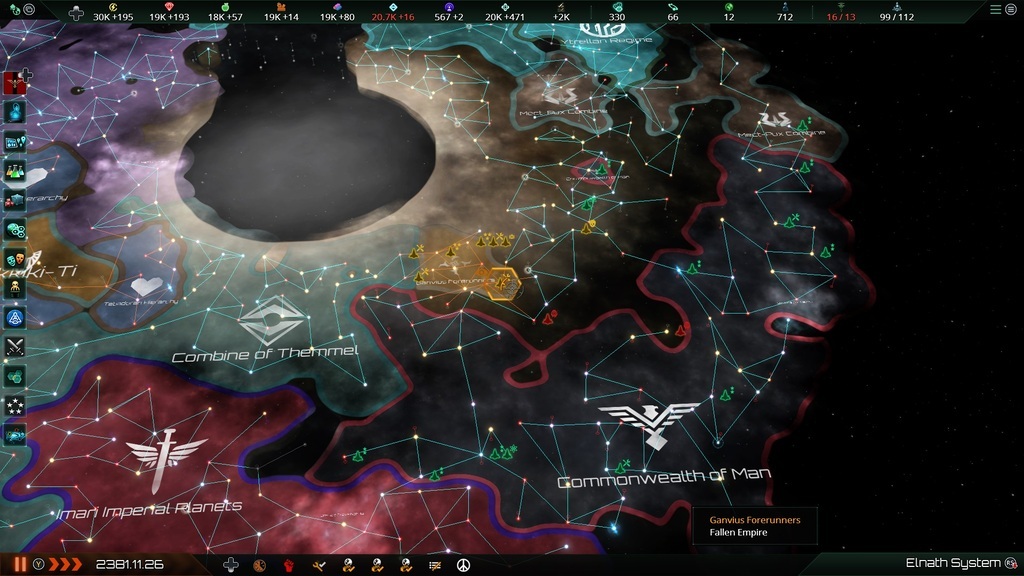Open the three gears menu icon

coord(15,229)
